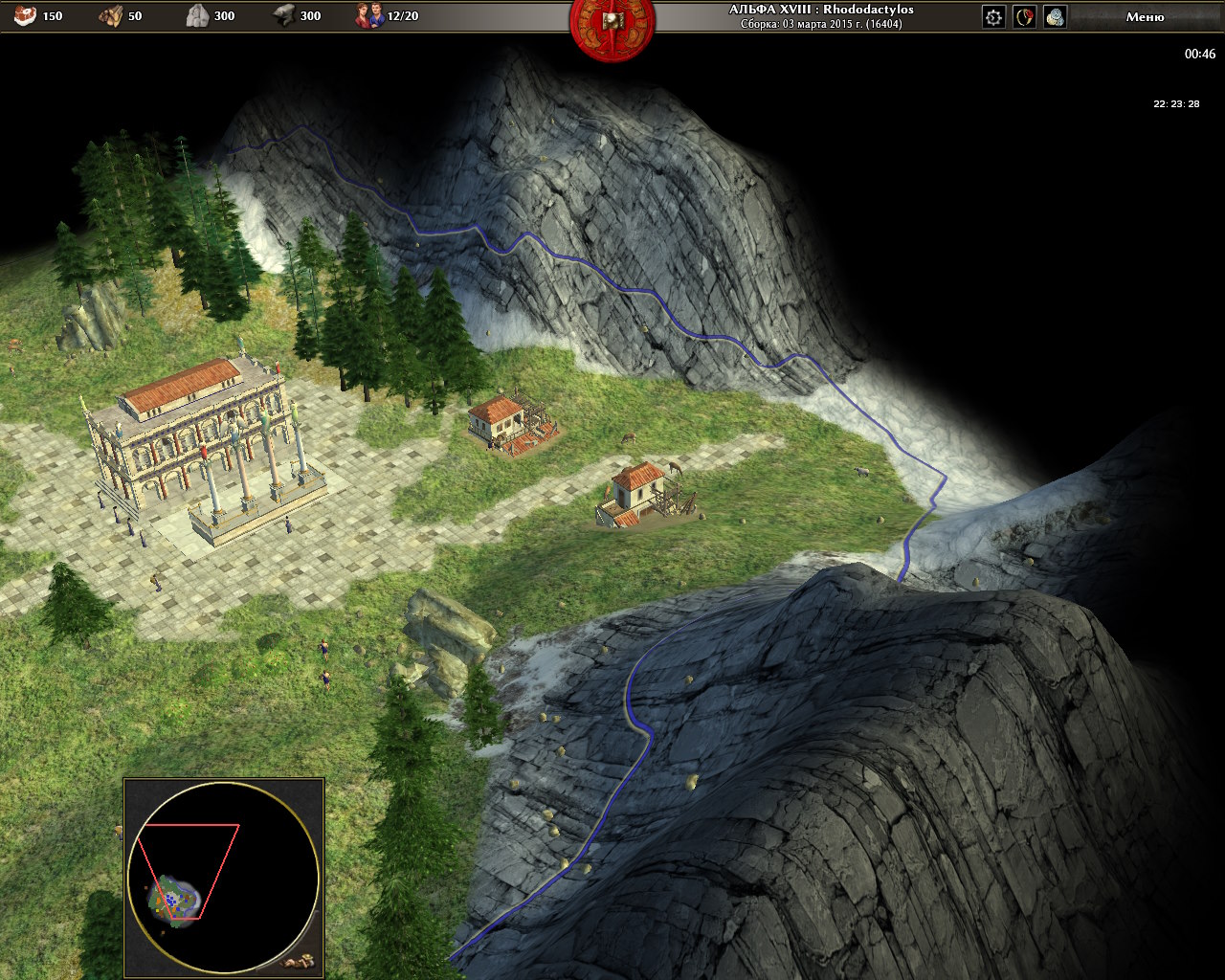Open trade with the coins icon
The width and height of the screenshot is (1225, 980).
pyautogui.click(x=1055, y=16)
